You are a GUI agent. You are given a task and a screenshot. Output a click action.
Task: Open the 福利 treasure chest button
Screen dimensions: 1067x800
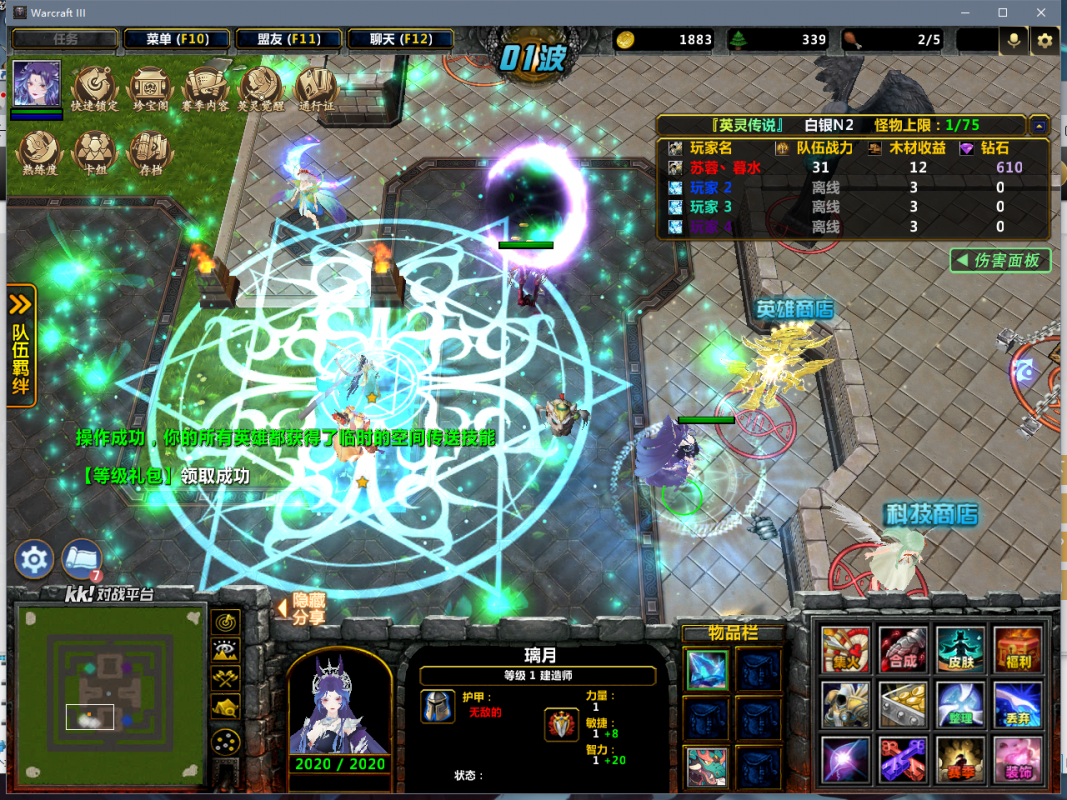pyautogui.click(x=1017, y=648)
